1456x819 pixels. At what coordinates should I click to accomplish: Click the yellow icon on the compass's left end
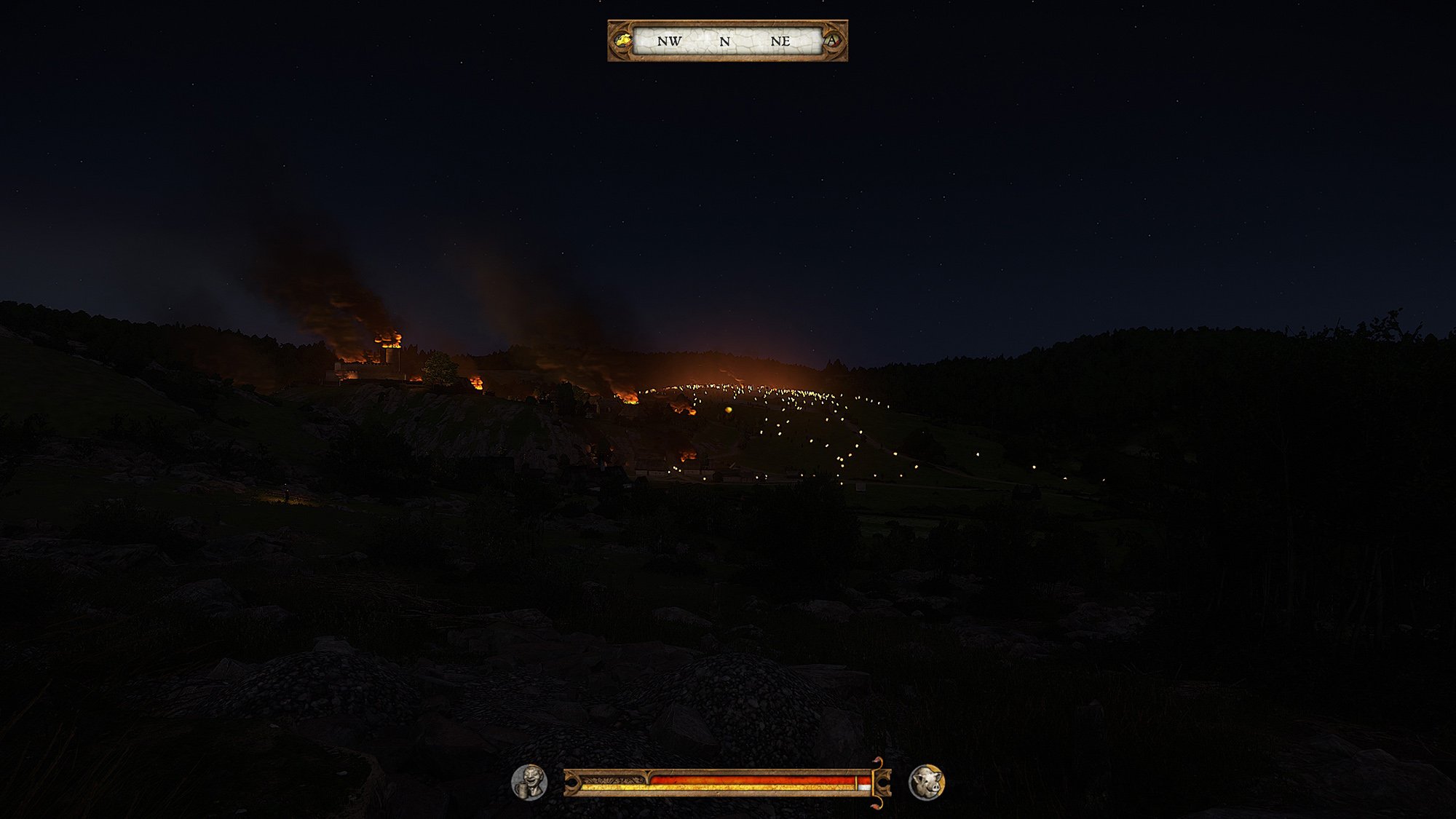point(622,41)
